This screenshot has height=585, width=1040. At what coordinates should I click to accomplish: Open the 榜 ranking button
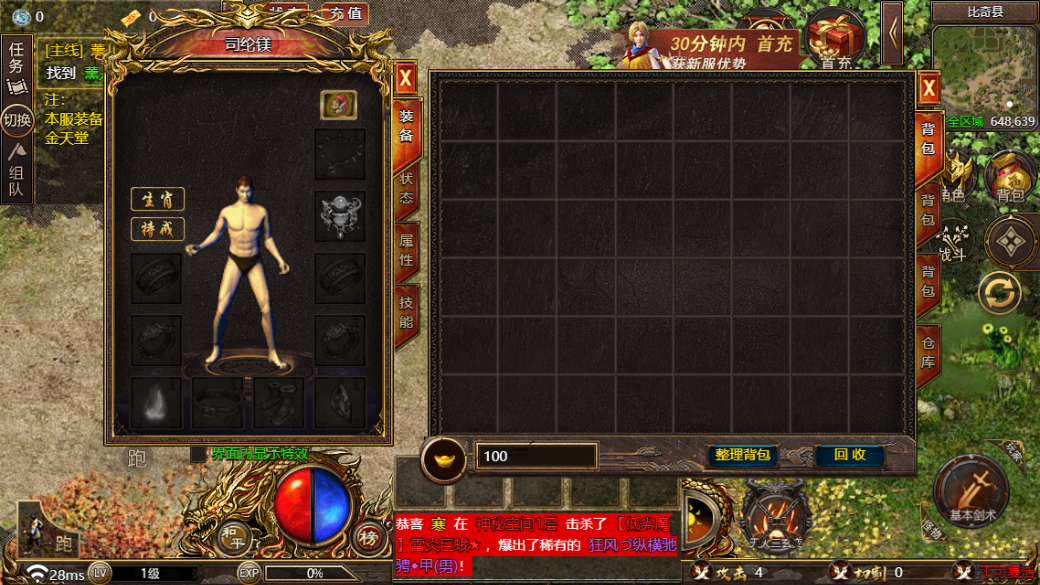369,538
